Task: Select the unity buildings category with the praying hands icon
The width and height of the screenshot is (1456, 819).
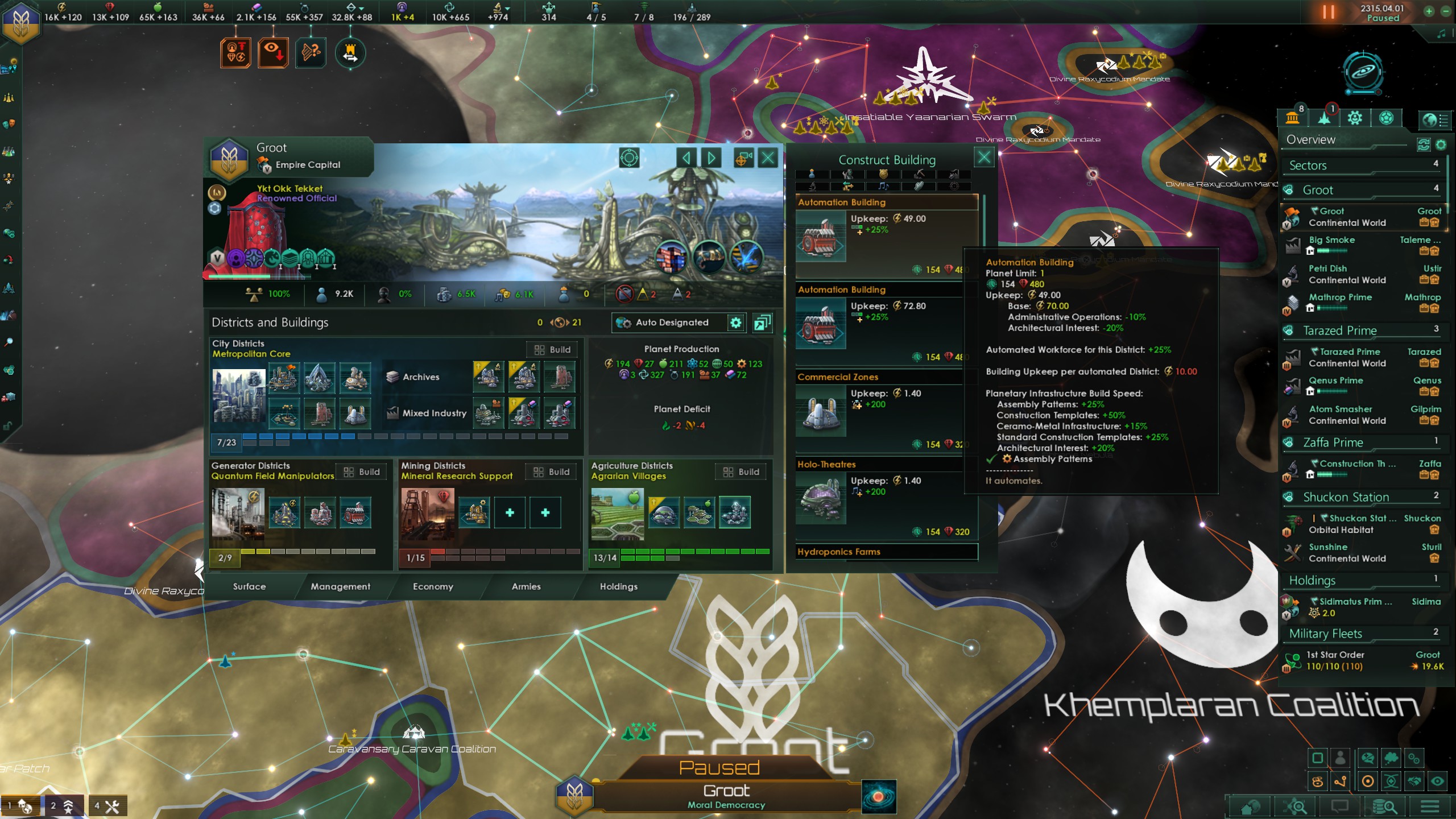Action: pyautogui.click(x=920, y=187)
